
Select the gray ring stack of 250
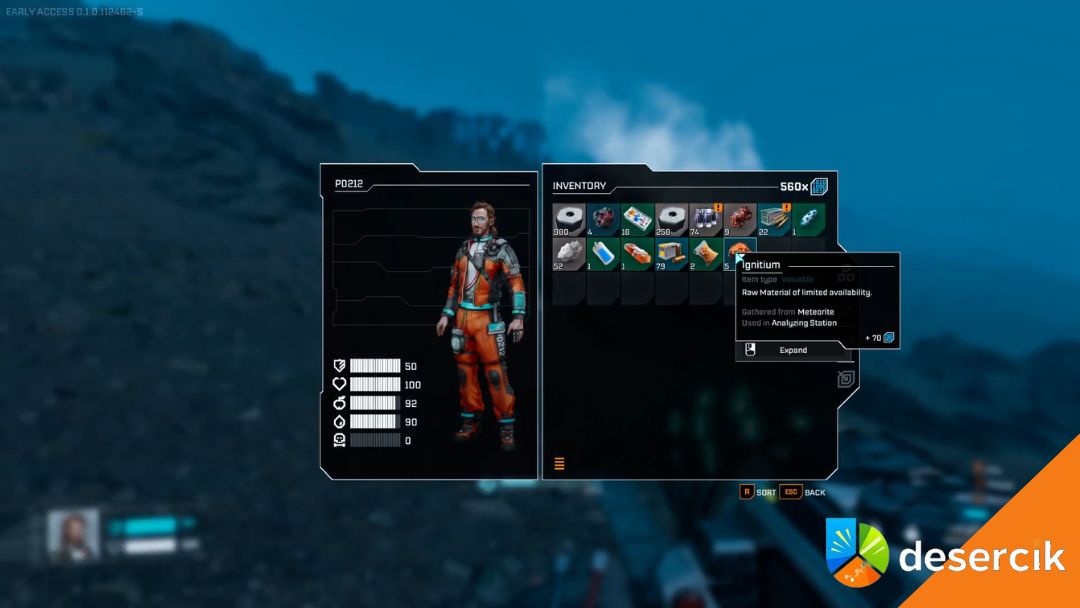tap(671, 220)
